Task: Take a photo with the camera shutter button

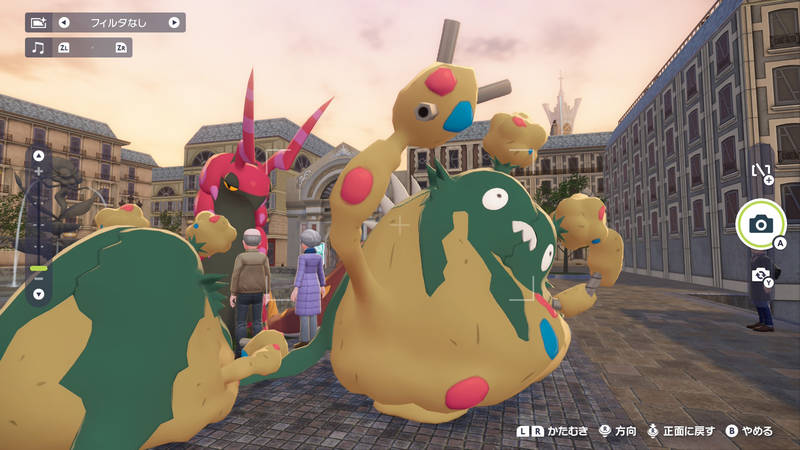Action: (760, 224)
